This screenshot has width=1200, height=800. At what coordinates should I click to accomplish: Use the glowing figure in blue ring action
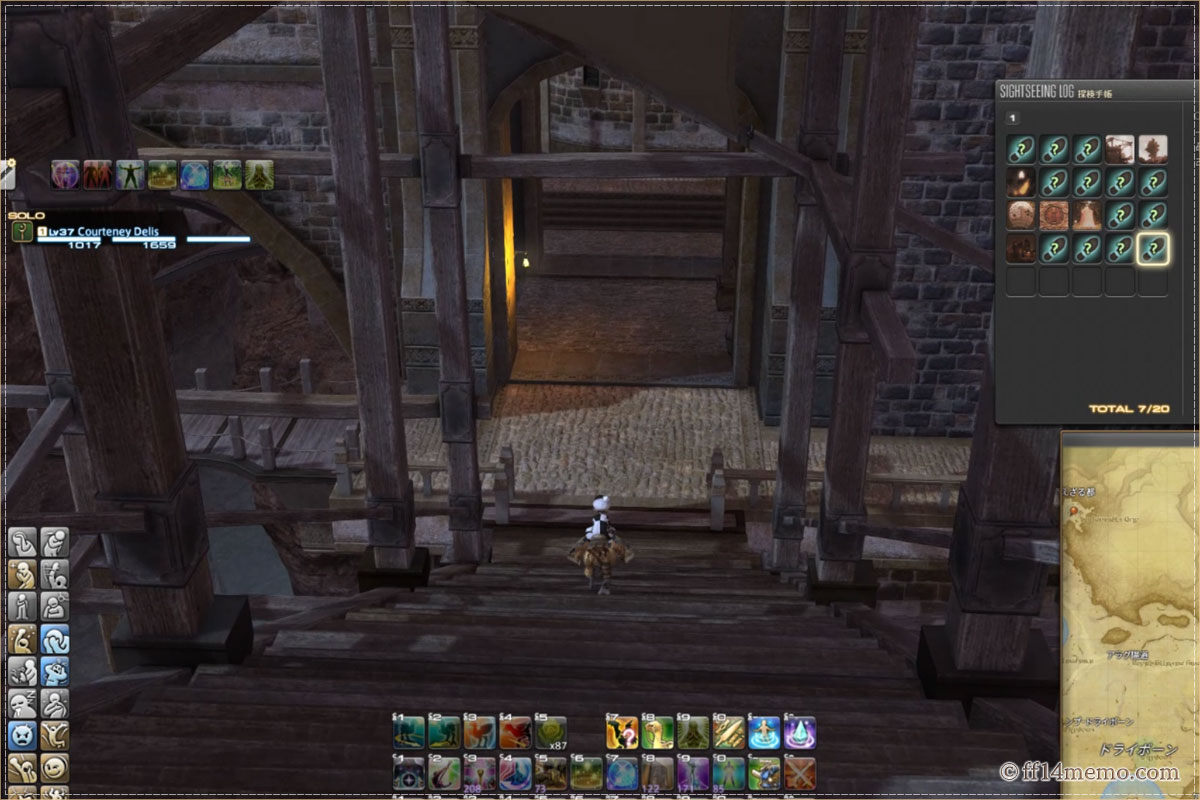[764, 734]
